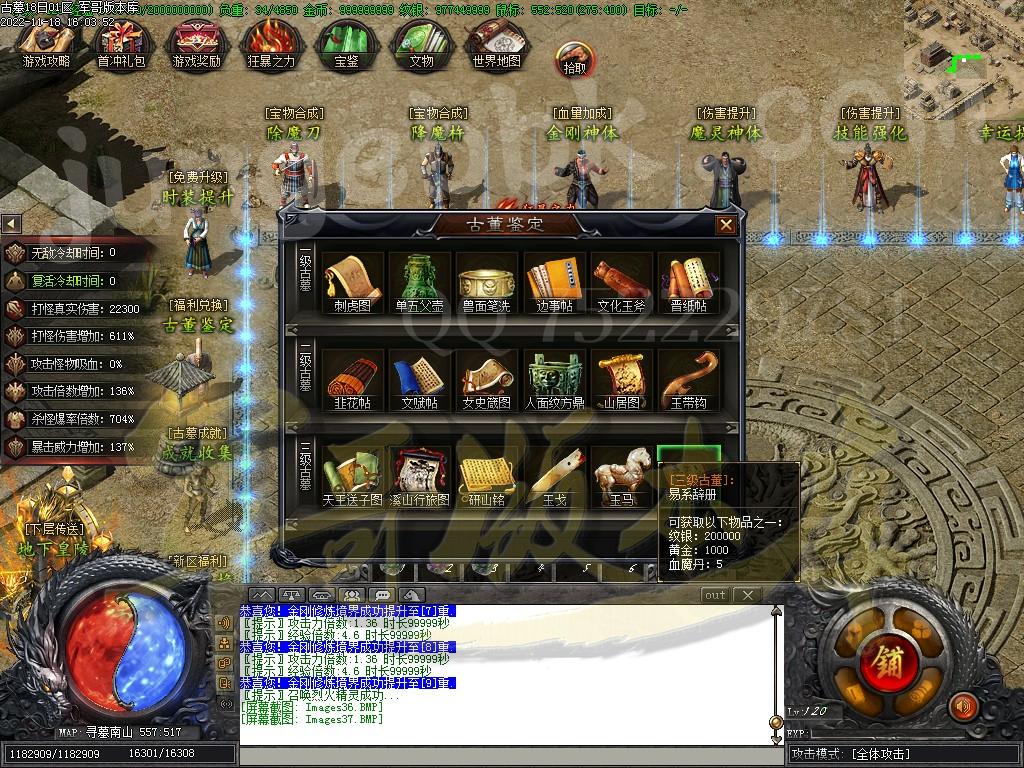Click the round 拾取 pickup button

click(574, 60)
